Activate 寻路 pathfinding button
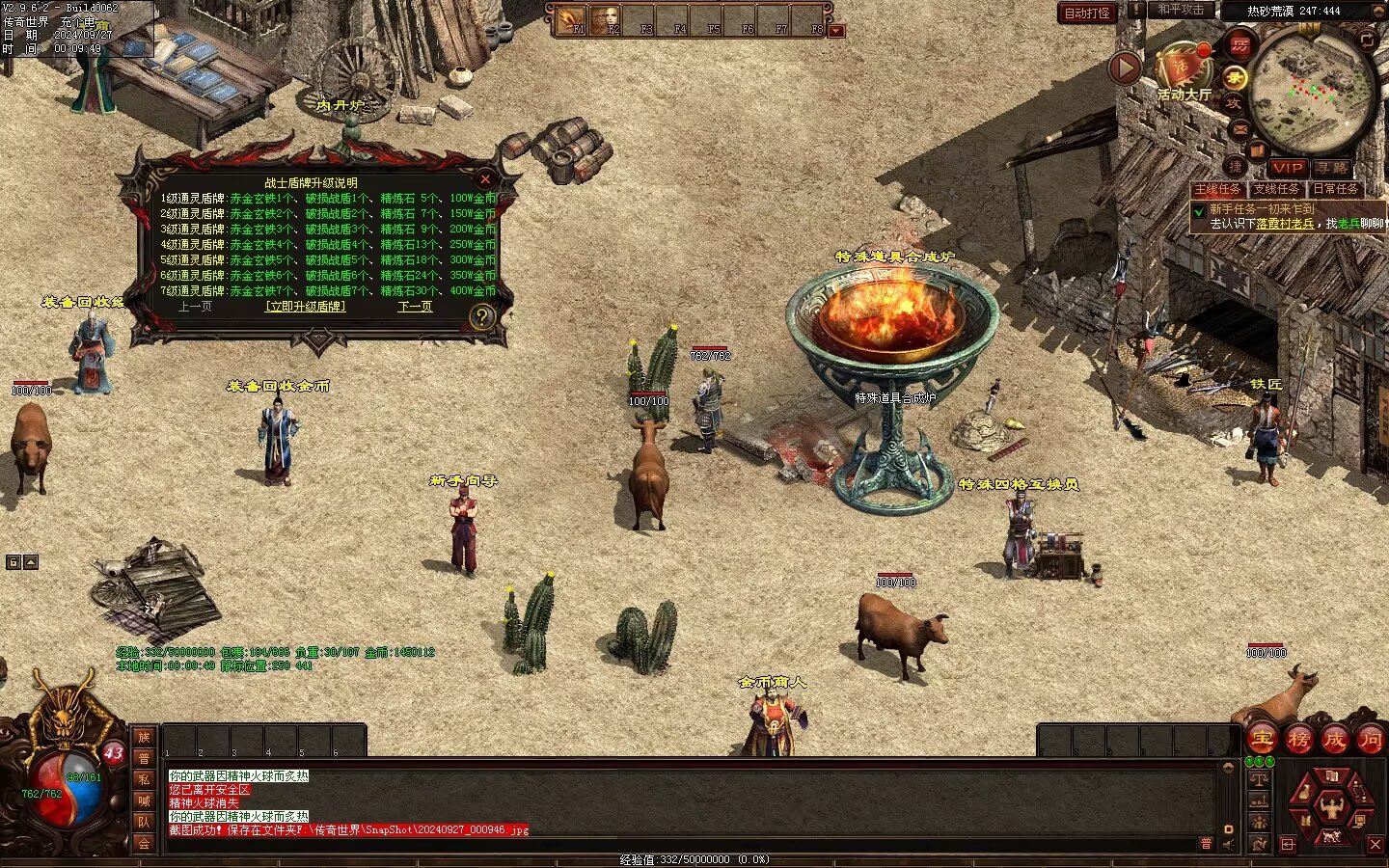This screenshot has width=1389, height=868. click(x=1331, y=168)
